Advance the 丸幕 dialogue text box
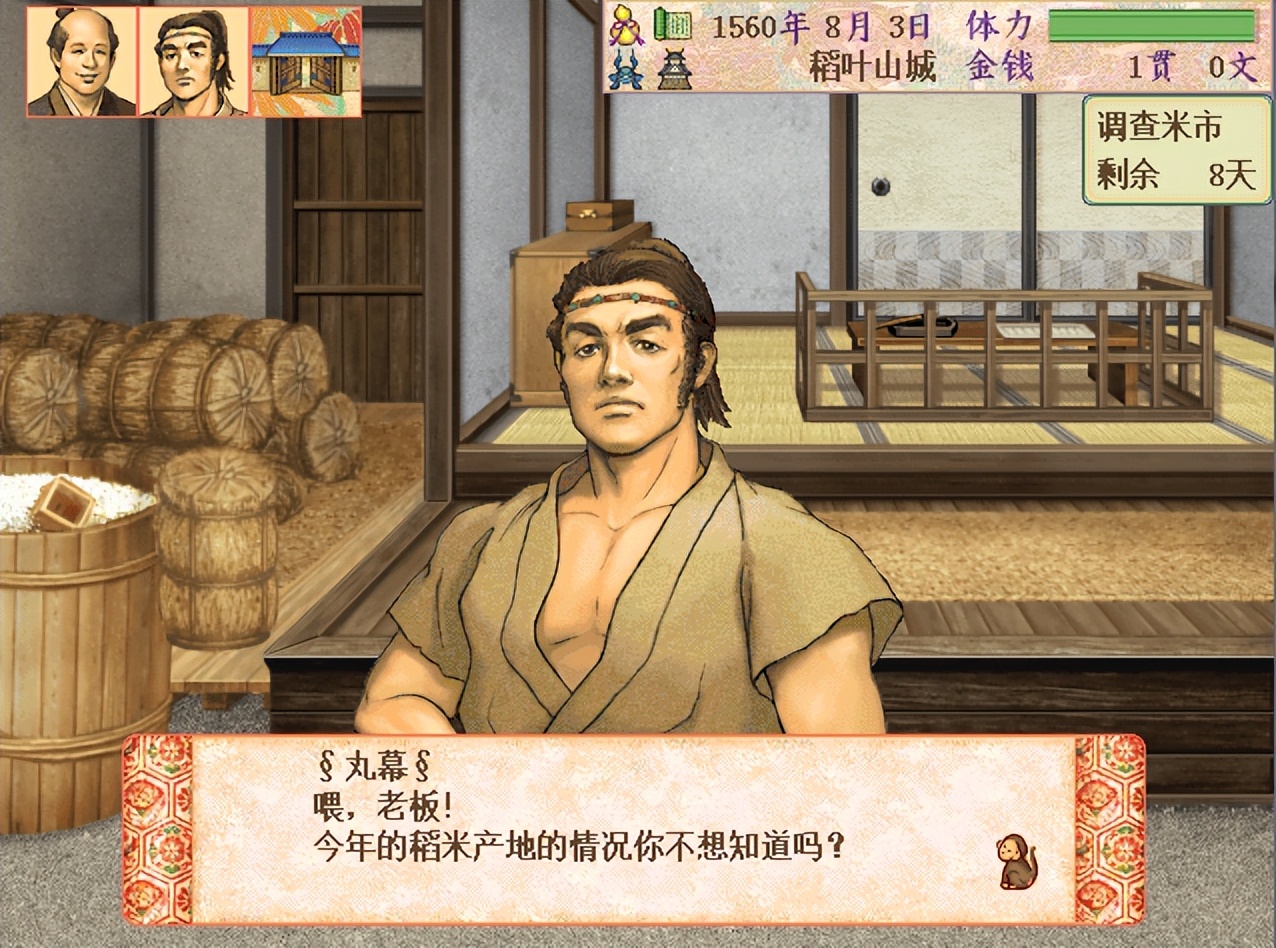 coord(632,830)
